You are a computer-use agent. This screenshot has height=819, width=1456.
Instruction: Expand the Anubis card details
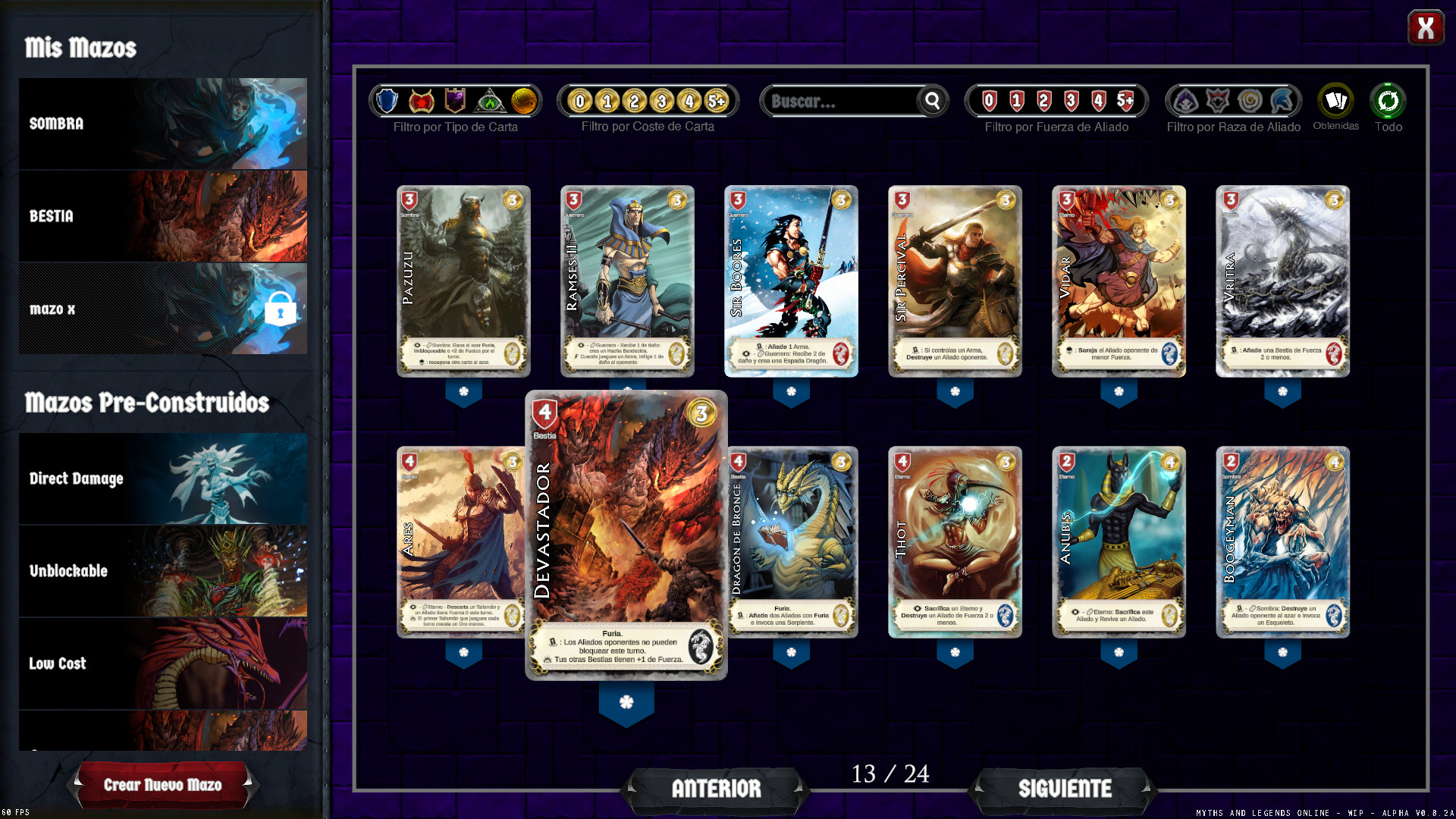tap(1119, 652)
